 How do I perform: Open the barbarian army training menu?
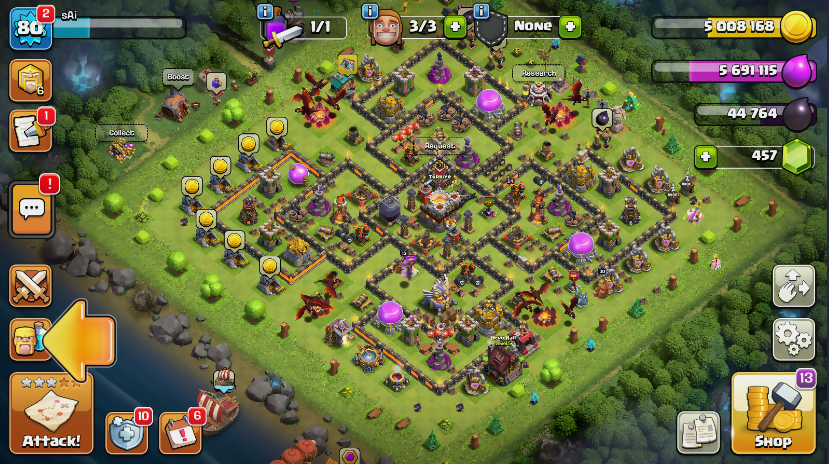tap(28, 340)
